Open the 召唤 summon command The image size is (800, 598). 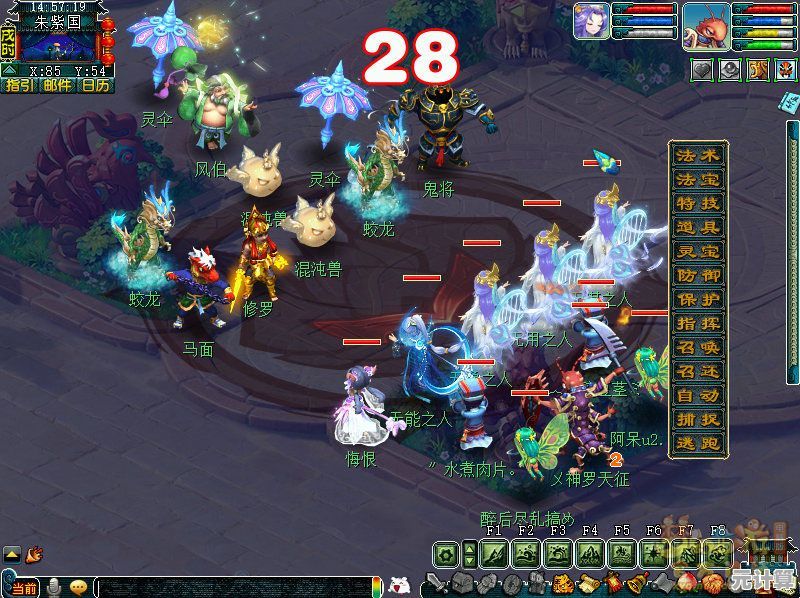[698, 347]
